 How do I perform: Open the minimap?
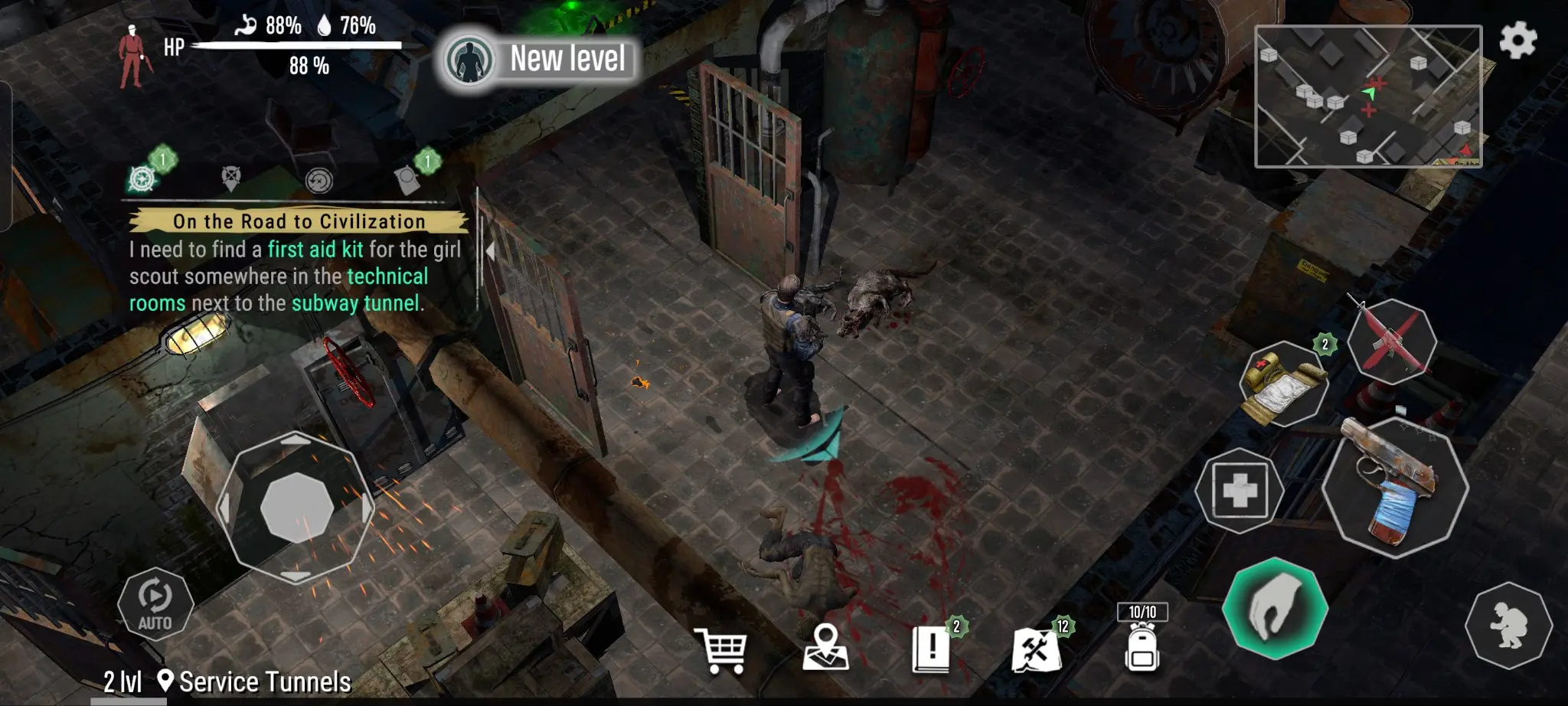[x=1368, y=96]
